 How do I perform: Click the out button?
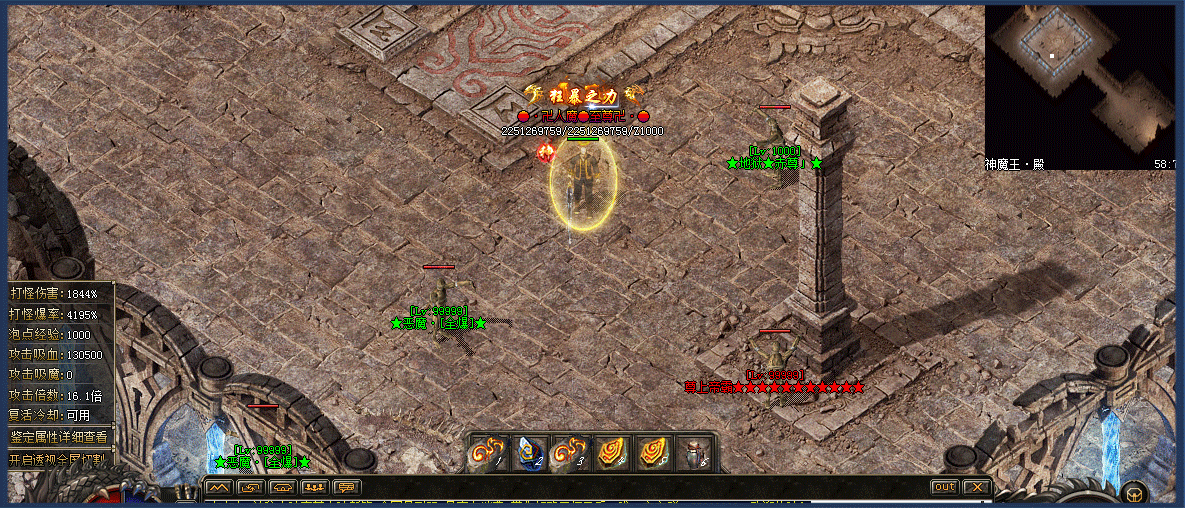coord(943,487)
